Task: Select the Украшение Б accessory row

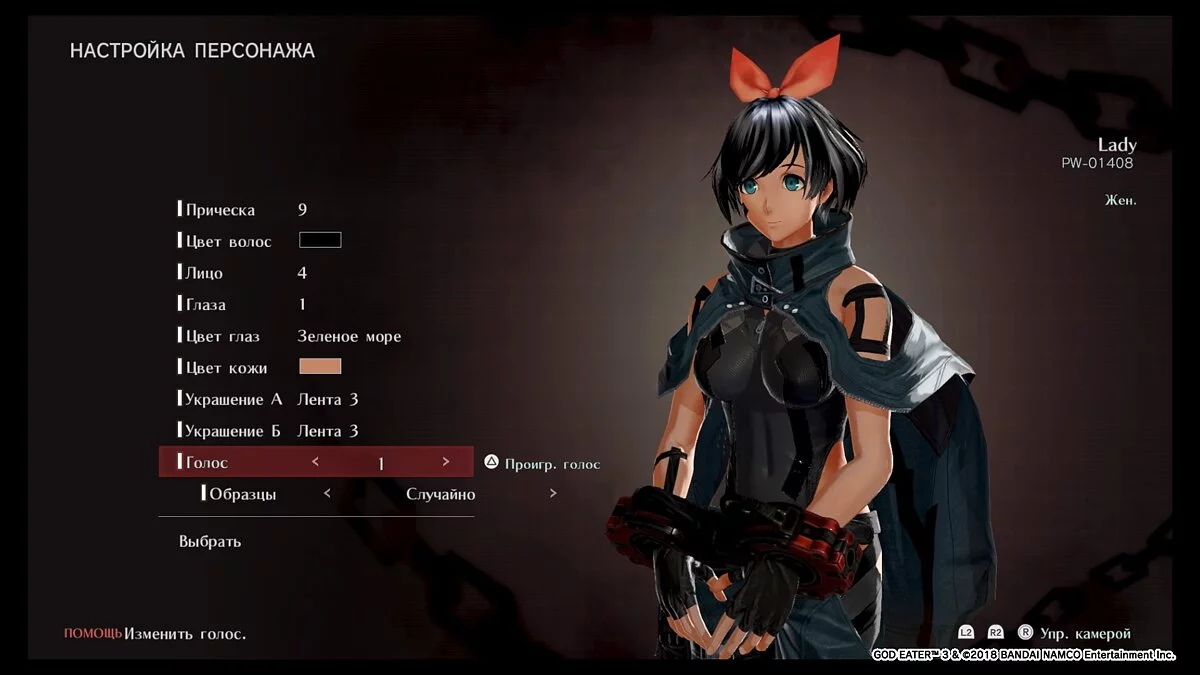Action: [x=233, y=431]
